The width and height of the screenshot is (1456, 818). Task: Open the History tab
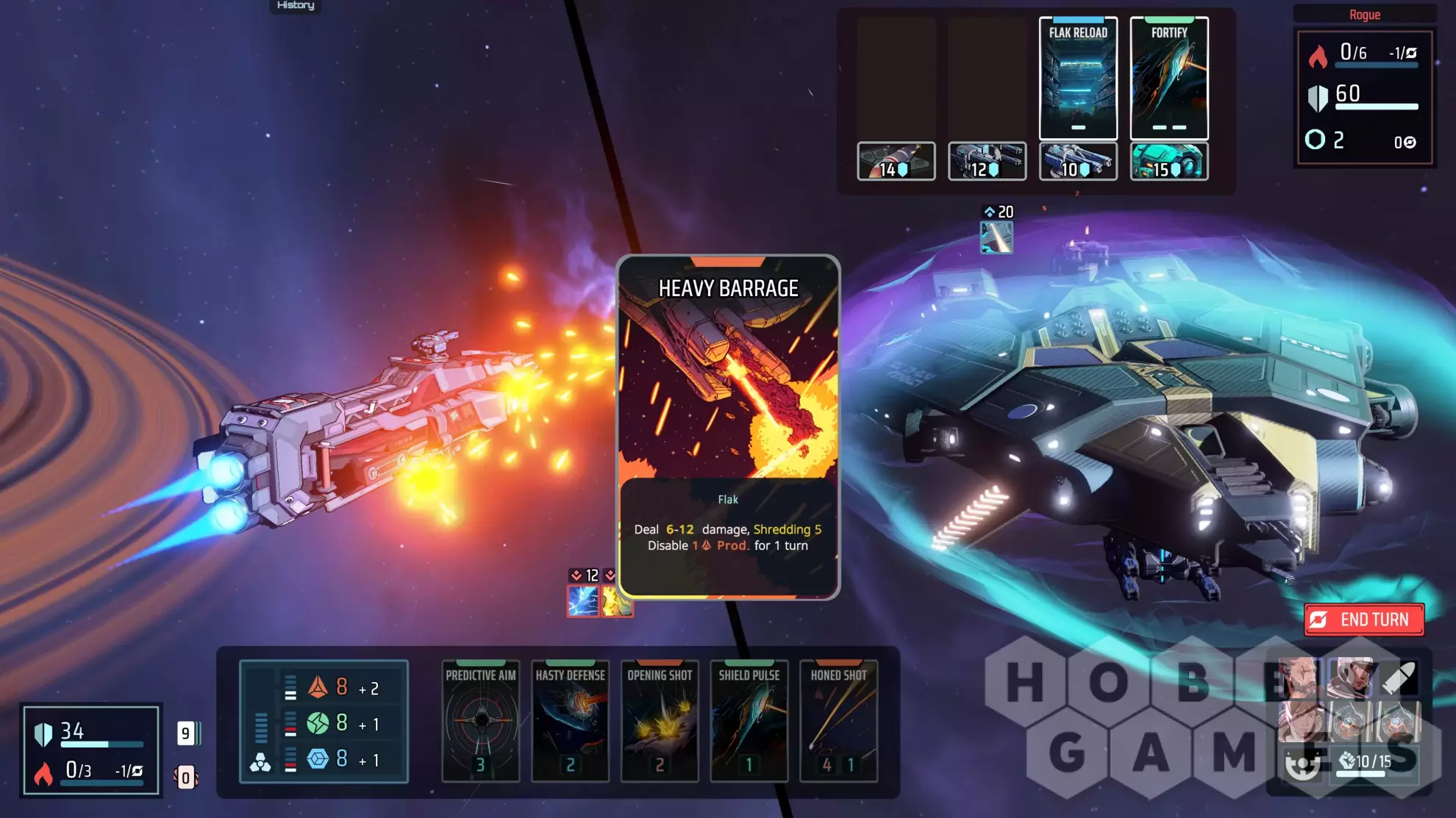[296, 6]
